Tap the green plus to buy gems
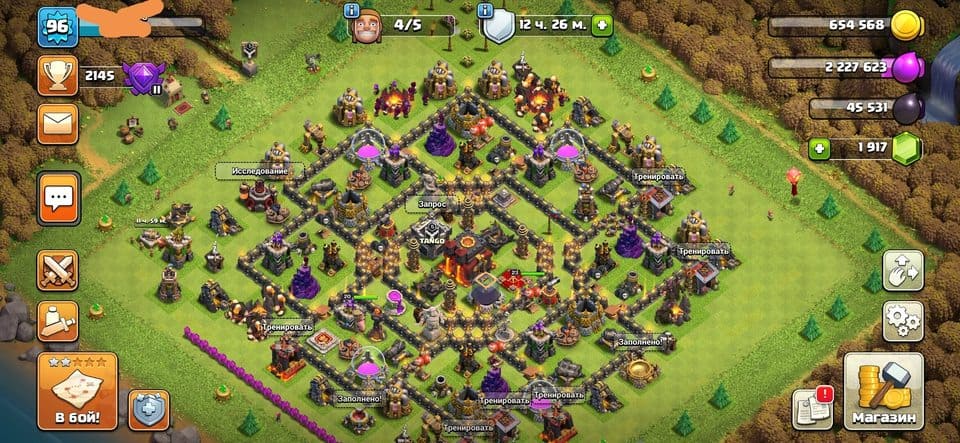 pyautogui.click(x=820, y=149)
